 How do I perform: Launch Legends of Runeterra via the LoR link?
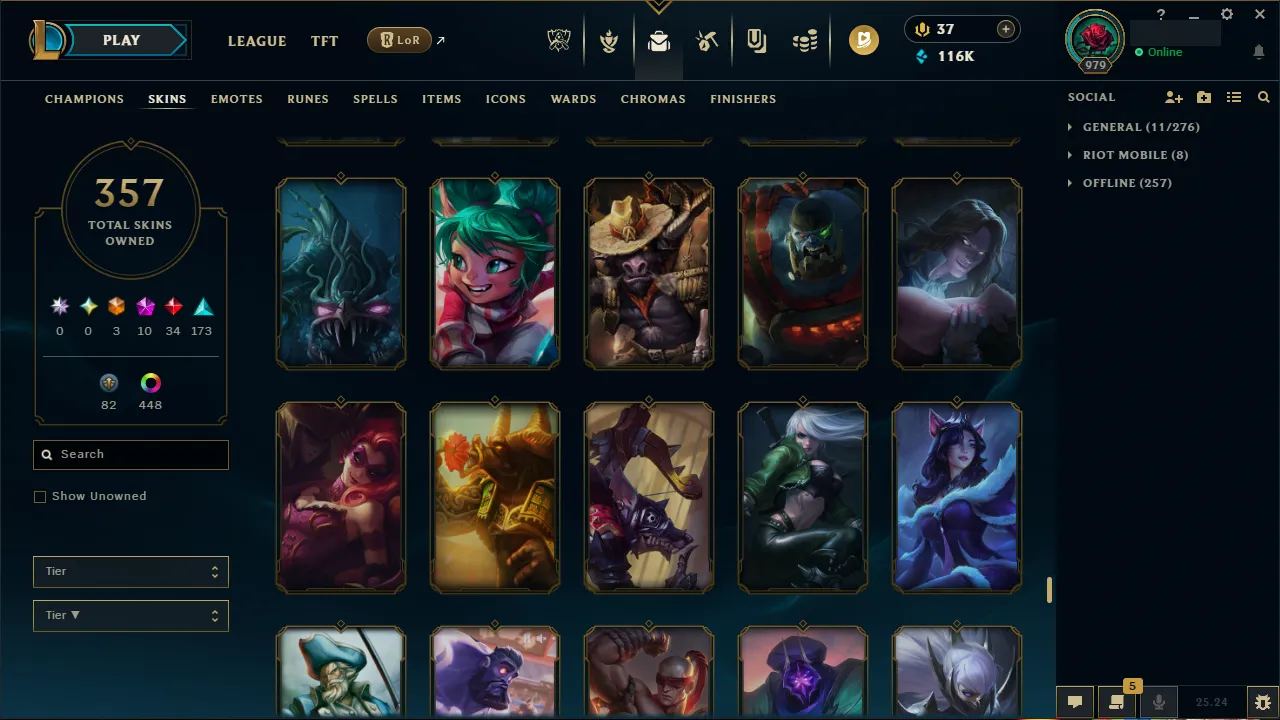pyautogui.click(x=399, y=40)
